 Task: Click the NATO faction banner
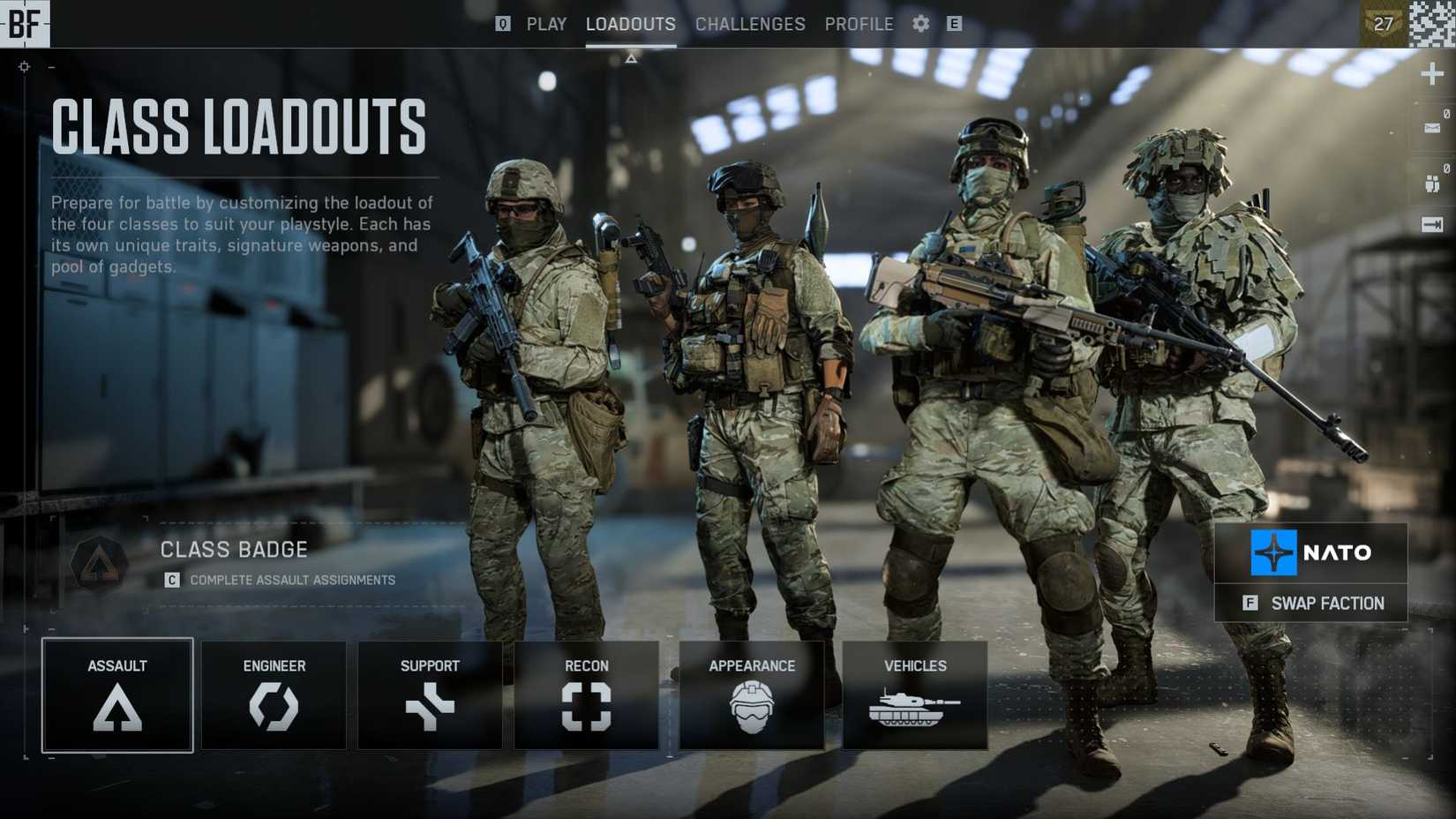(x=1311, y=553)
